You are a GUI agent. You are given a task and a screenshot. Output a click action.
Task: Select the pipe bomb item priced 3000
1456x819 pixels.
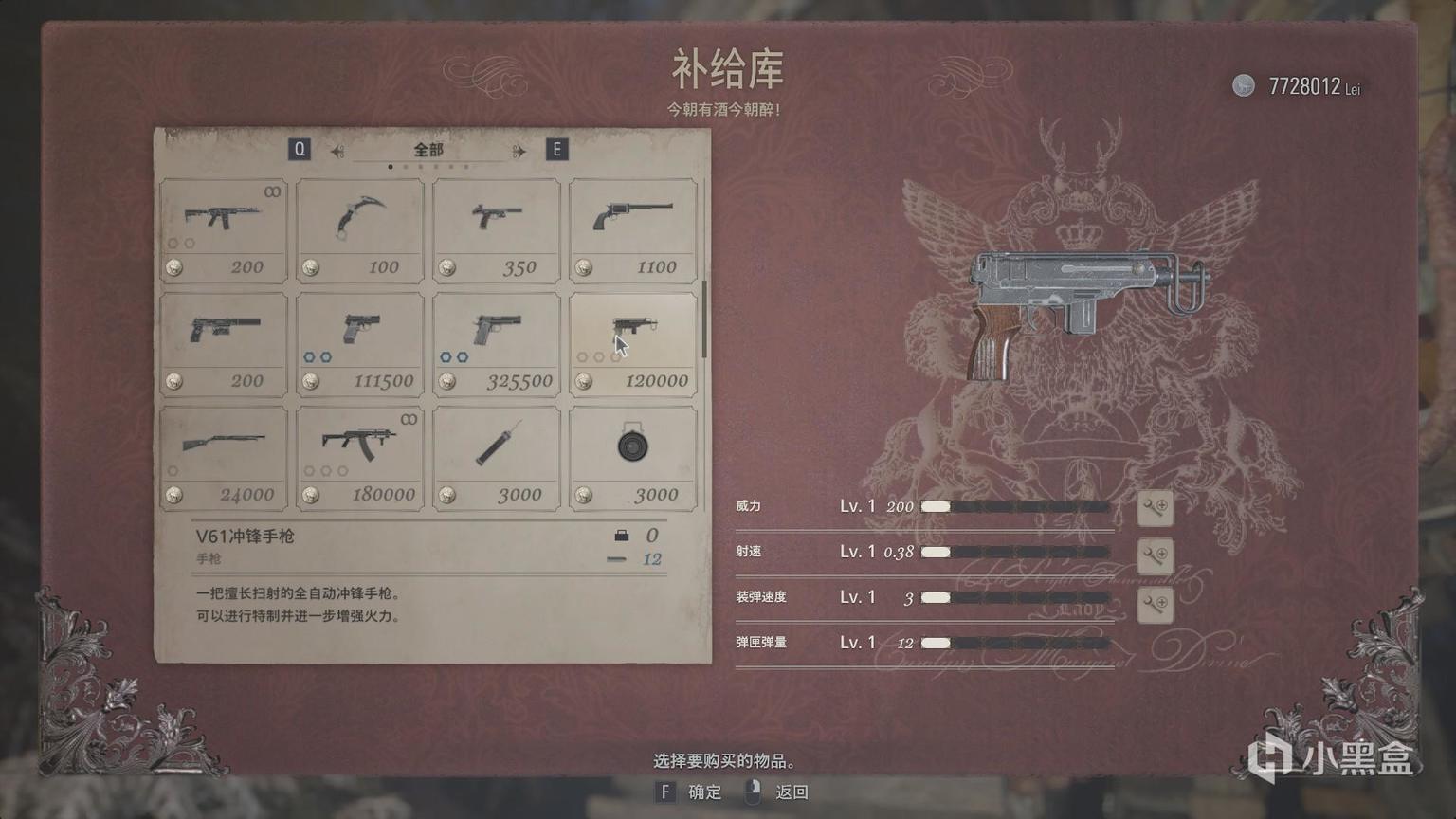[x=497, y=455]
